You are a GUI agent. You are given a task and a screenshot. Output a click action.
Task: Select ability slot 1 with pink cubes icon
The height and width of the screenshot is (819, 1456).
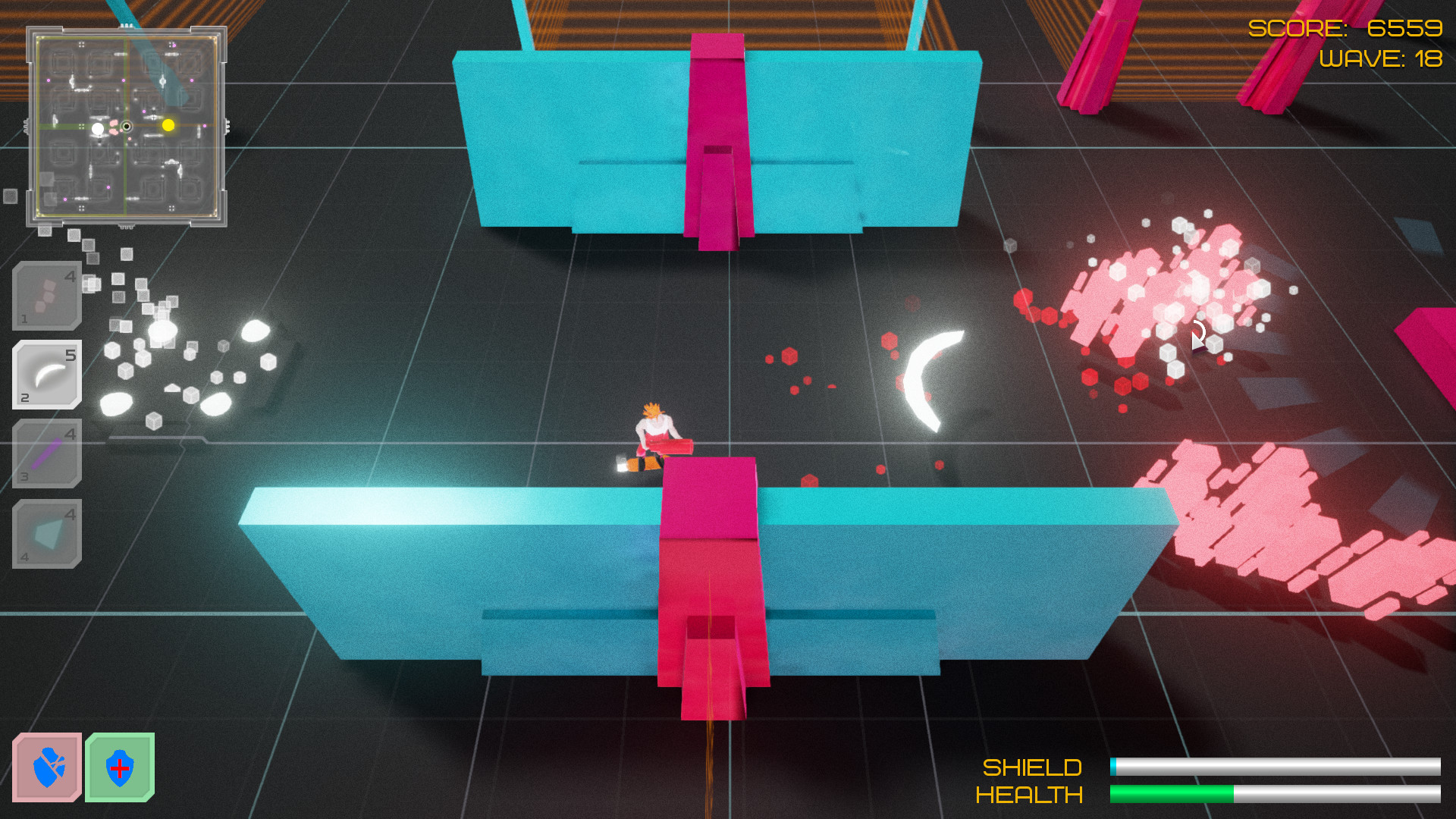click(x=45, y=296)
